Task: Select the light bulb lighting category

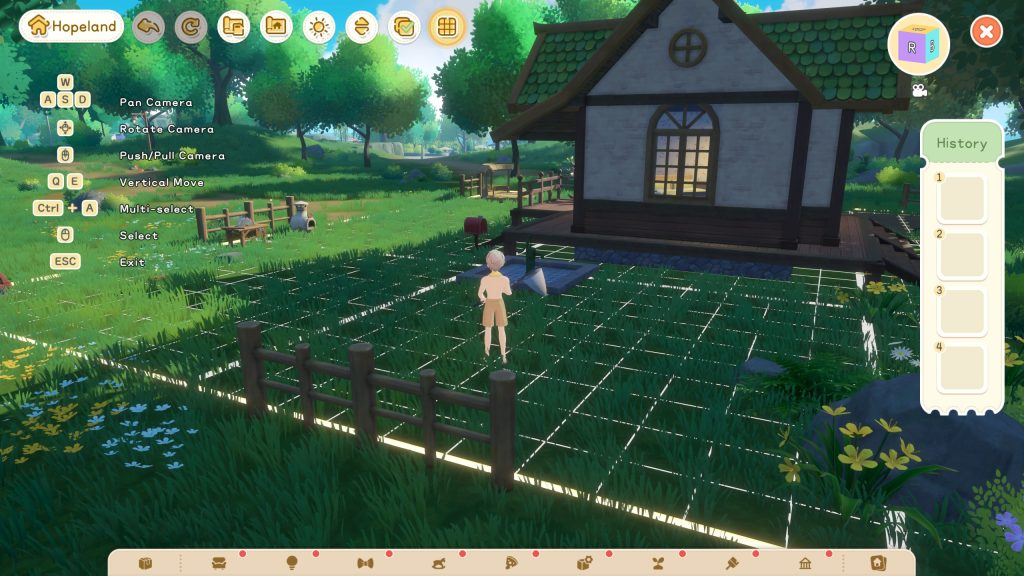Action: 292,563
